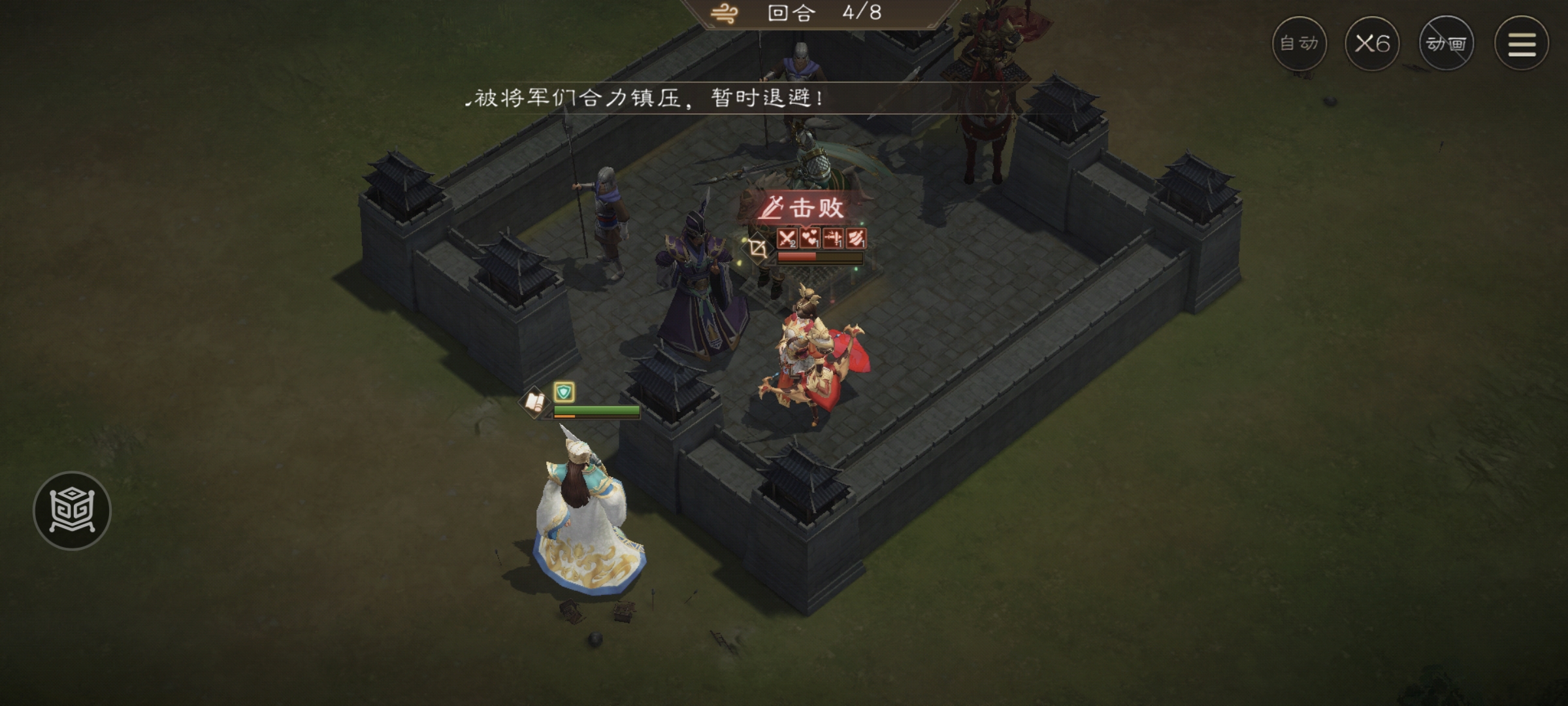Viewport: 1568px width, 706px height.
Task: Click the attack-down sword debuff icon
Action: point(833,238)
